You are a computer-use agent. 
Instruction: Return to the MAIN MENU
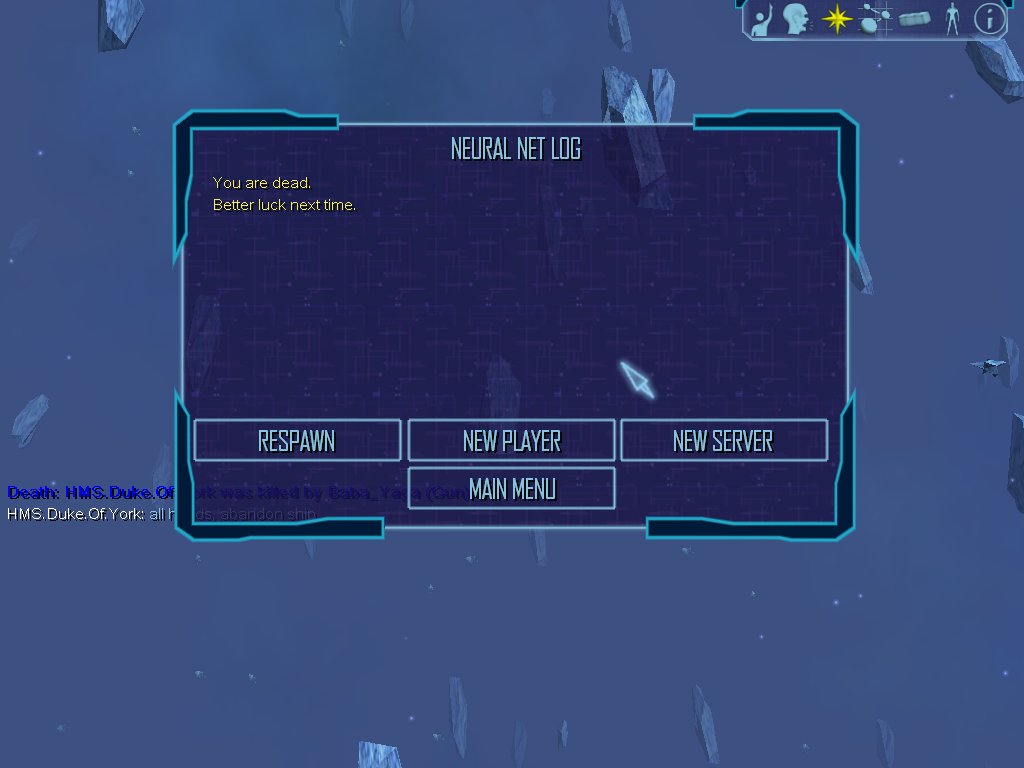click(511, 489)
